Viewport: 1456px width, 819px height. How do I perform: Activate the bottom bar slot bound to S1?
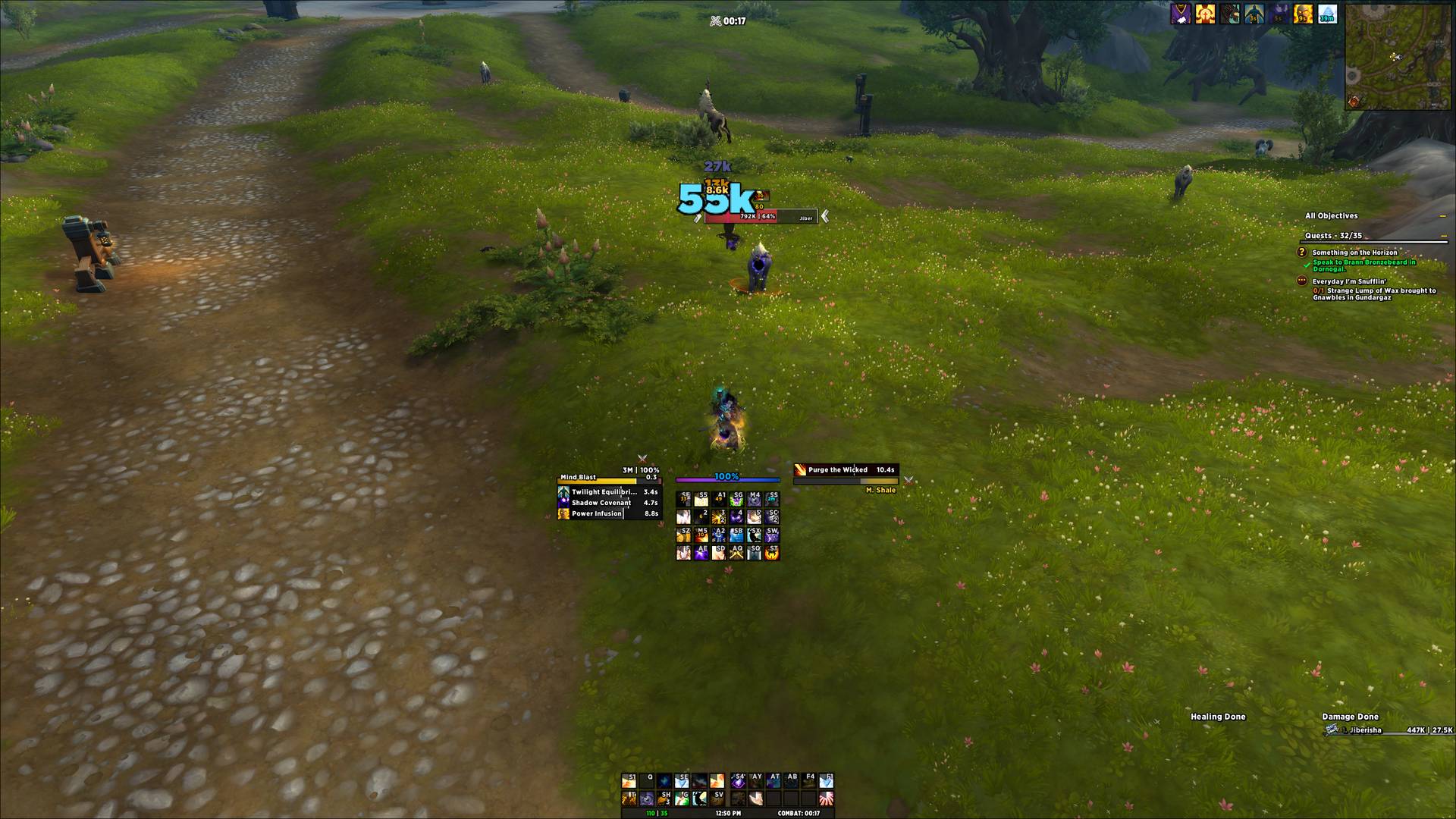click(x=629, y=780)
